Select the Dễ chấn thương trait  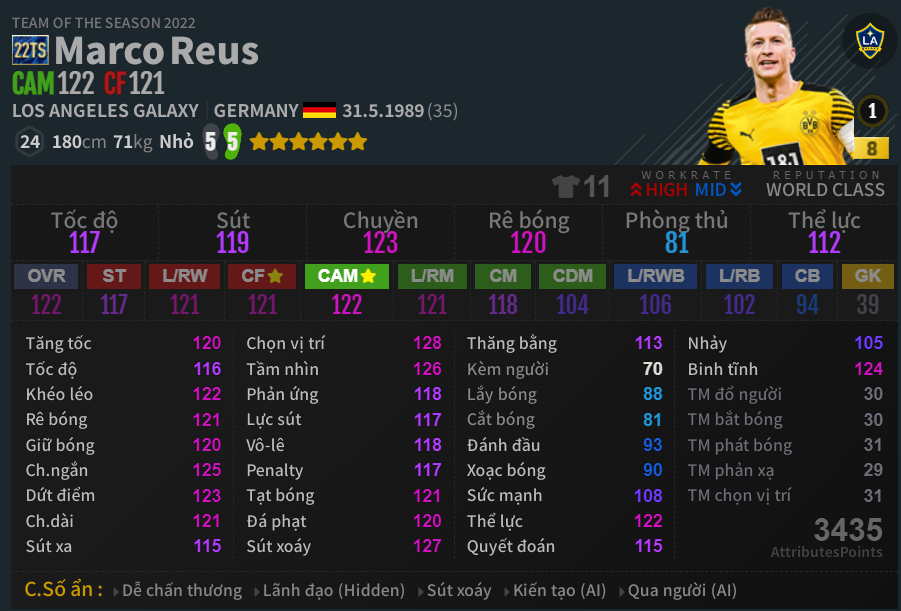182,590
